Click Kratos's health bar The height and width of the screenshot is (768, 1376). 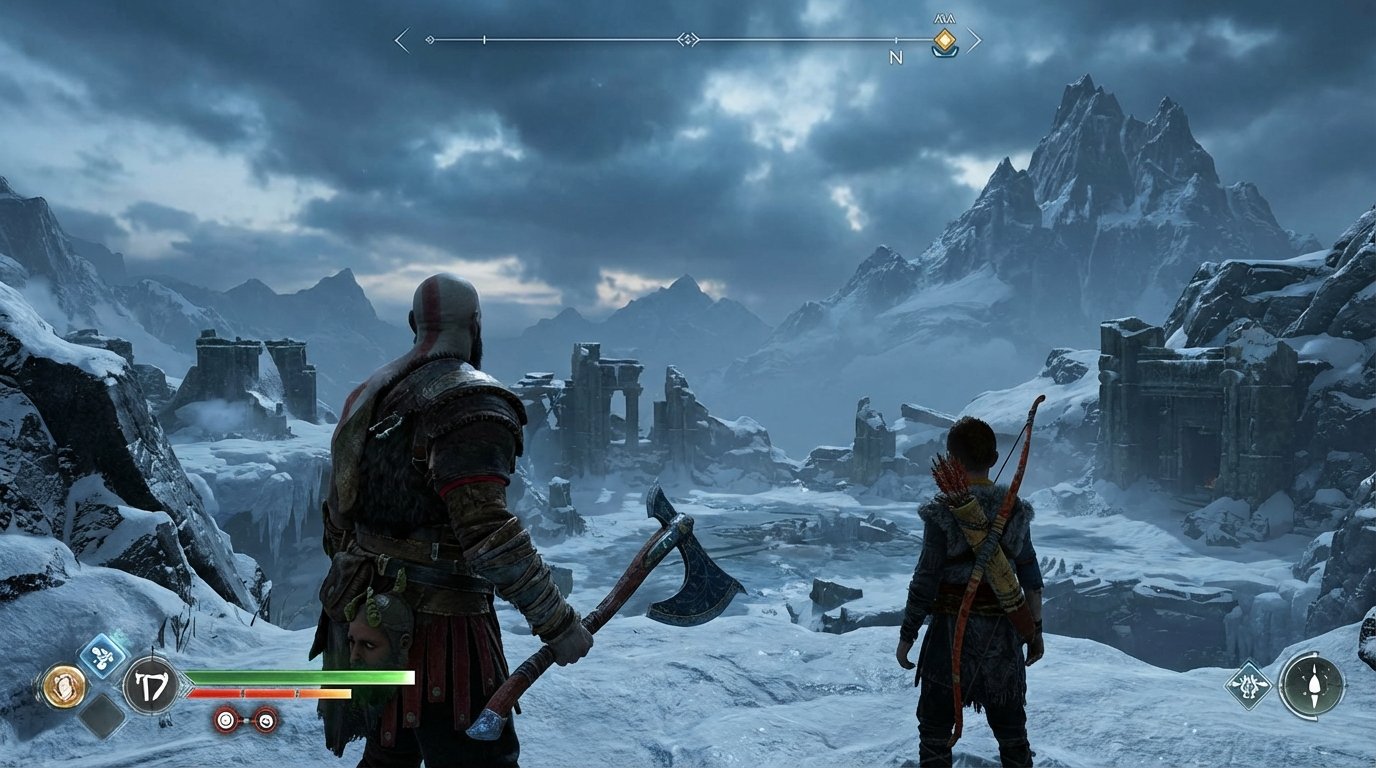tap(300, 678)
